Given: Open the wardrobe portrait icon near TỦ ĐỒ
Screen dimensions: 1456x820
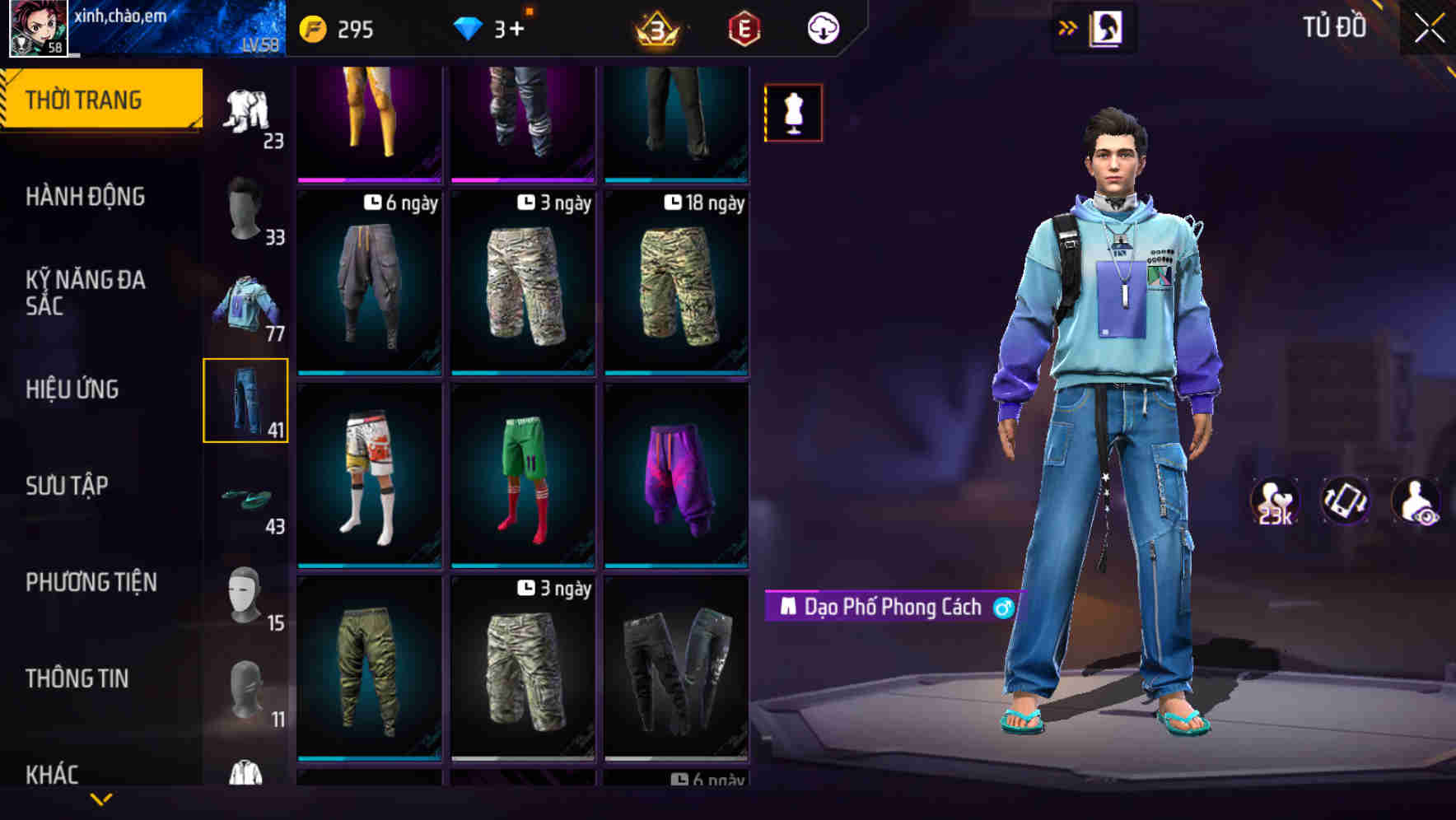Looking at the screenshot, I should [1108, 27].
